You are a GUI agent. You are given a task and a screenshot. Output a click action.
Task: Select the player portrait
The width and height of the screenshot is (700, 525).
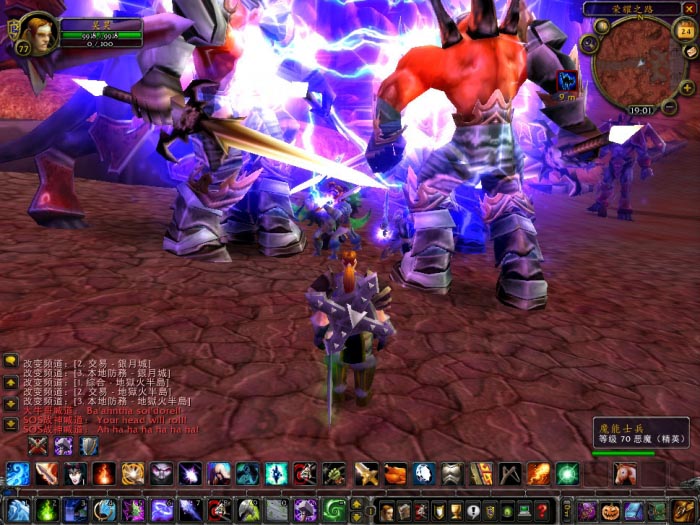(x=37, y=32)
